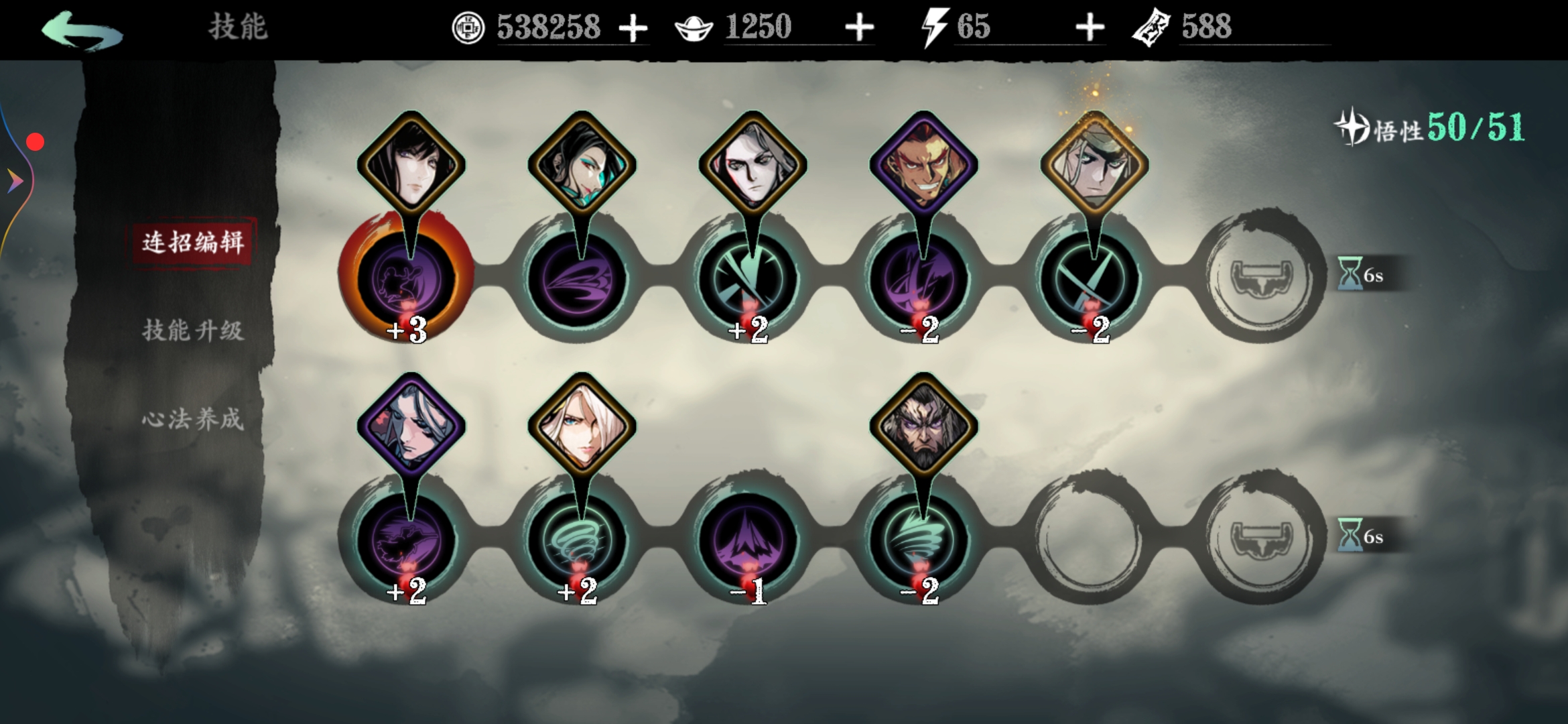Switch to the 连招编辑 tab
This screenshot has width=1568, height=724.
click(193, 242)
